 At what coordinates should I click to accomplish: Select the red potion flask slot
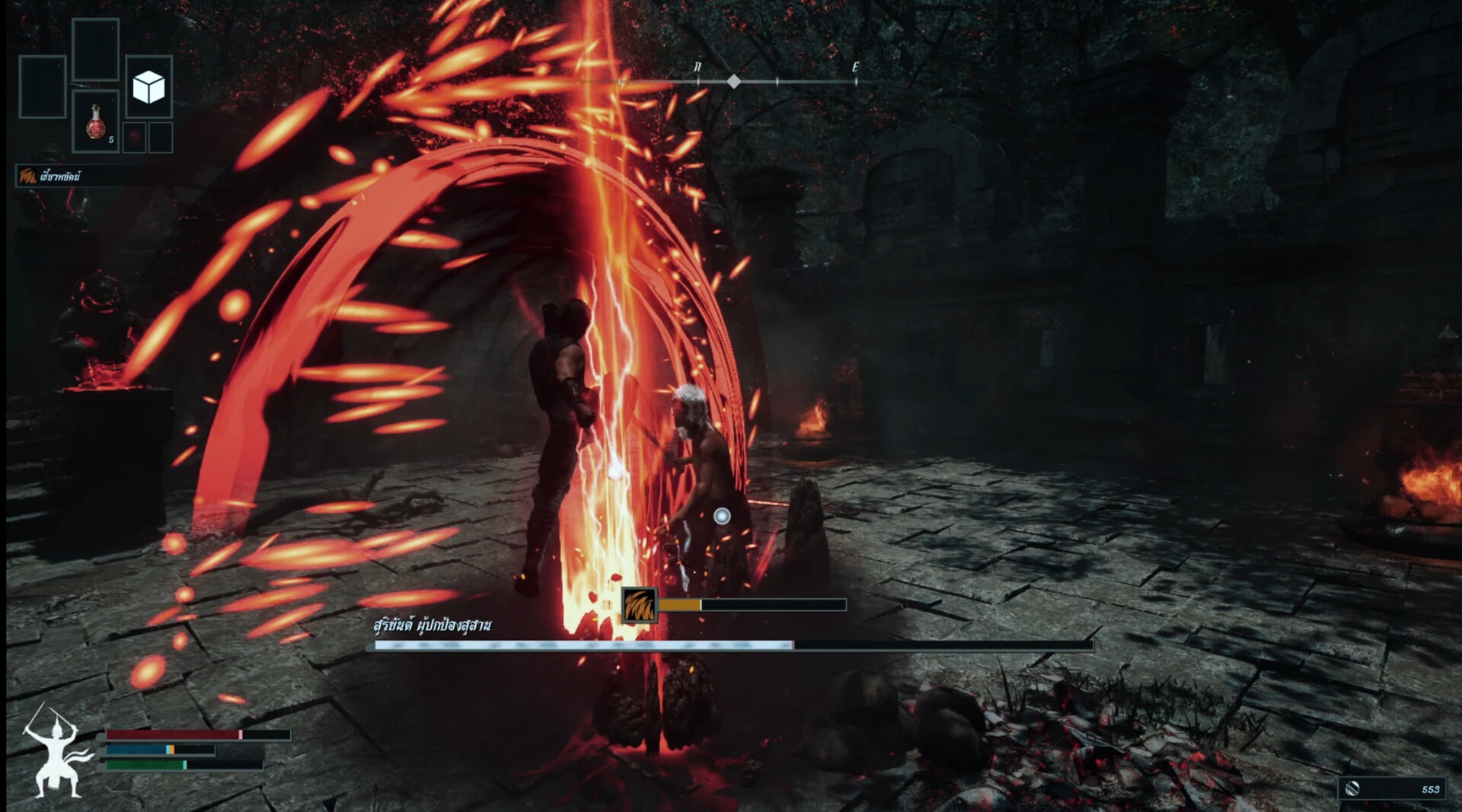click(x=95, y=122)
